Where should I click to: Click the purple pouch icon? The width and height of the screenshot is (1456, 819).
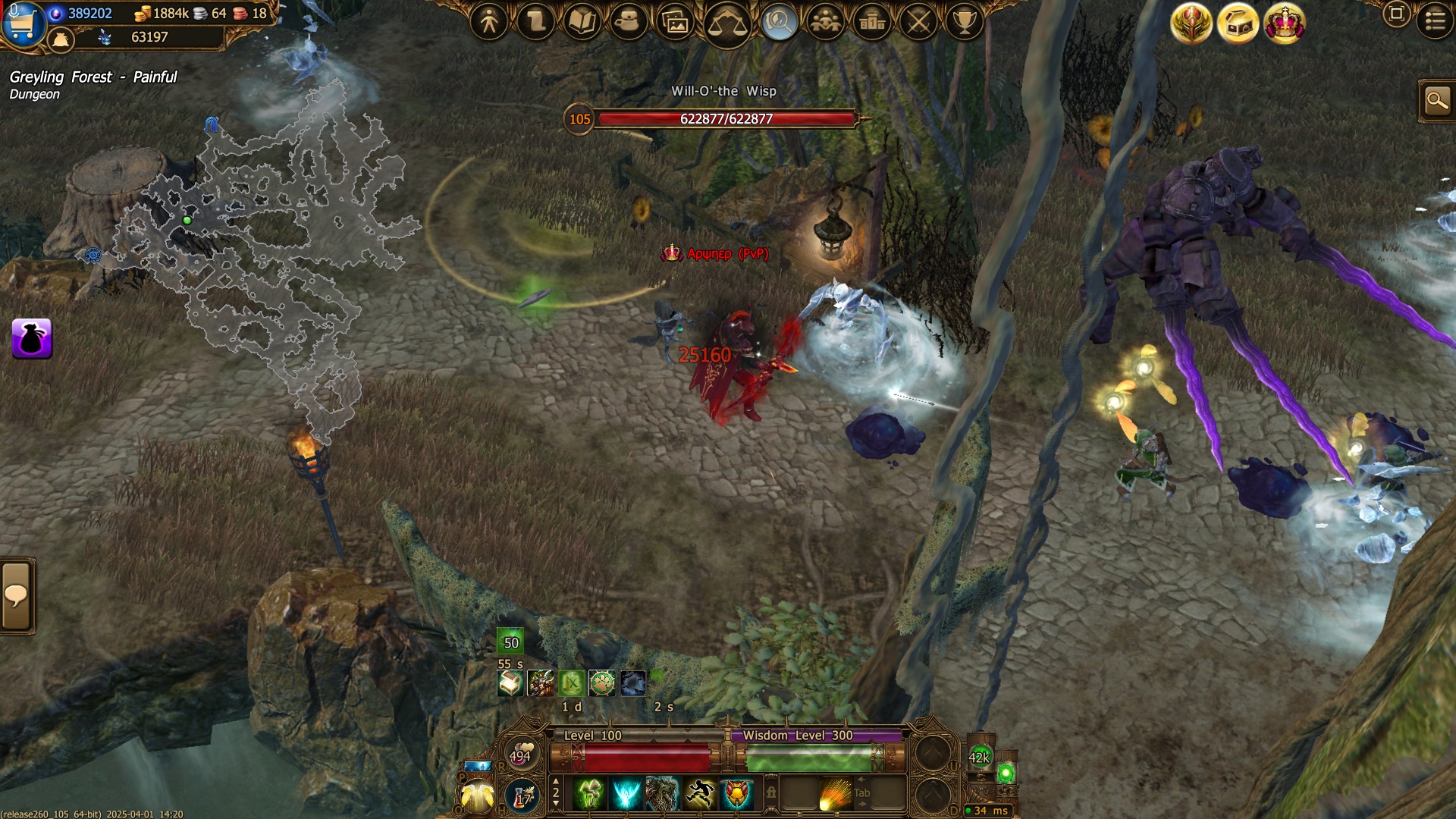pyautogui.click(x=32, y=338)
